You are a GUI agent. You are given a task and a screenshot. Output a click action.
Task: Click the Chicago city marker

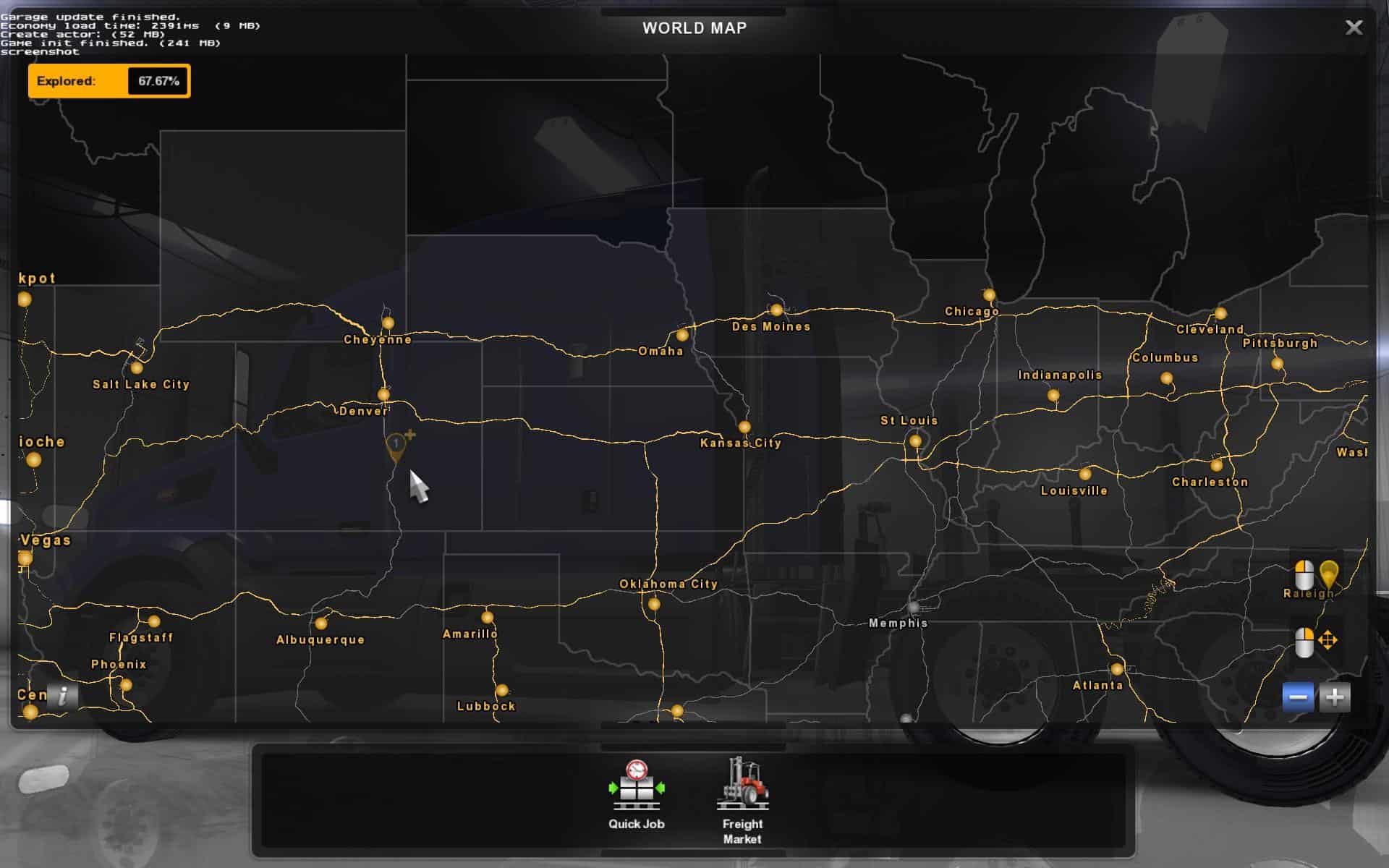pos(989,294)
